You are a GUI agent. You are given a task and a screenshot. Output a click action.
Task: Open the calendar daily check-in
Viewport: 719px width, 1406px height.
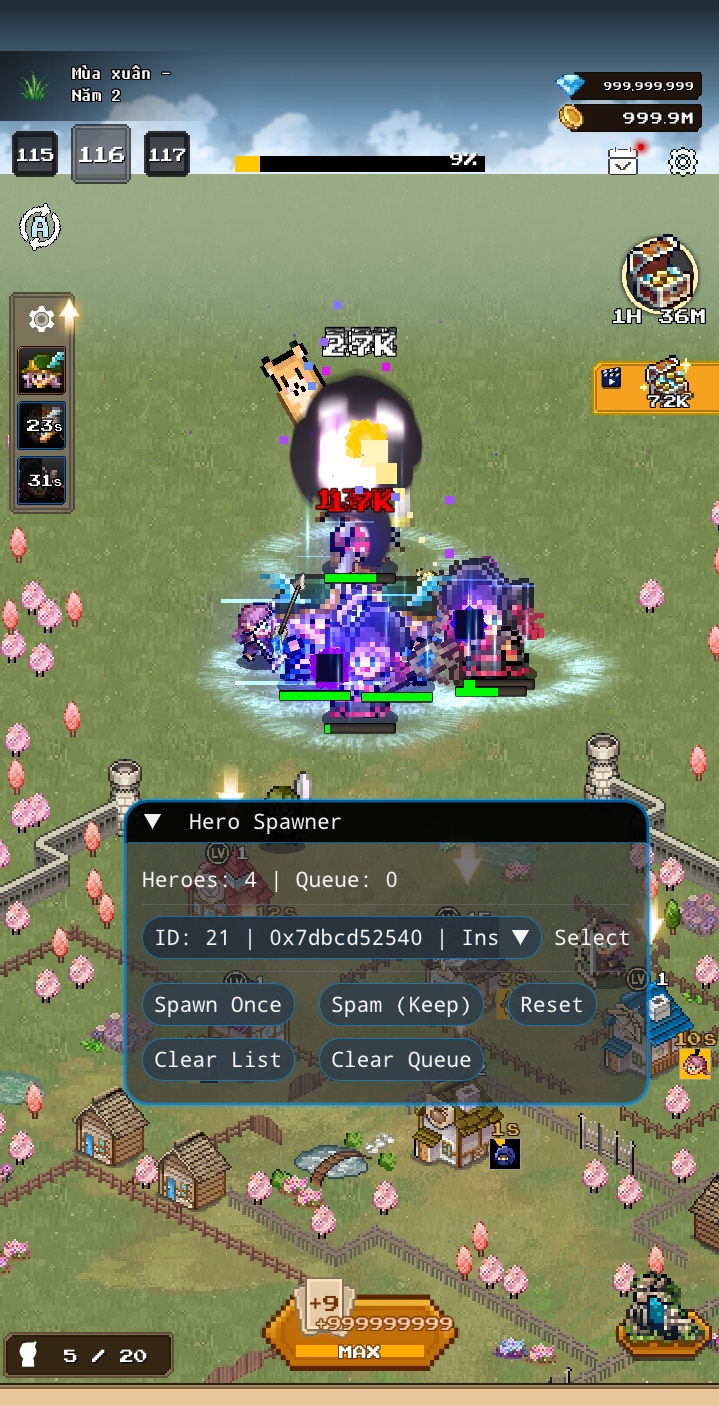623,161
